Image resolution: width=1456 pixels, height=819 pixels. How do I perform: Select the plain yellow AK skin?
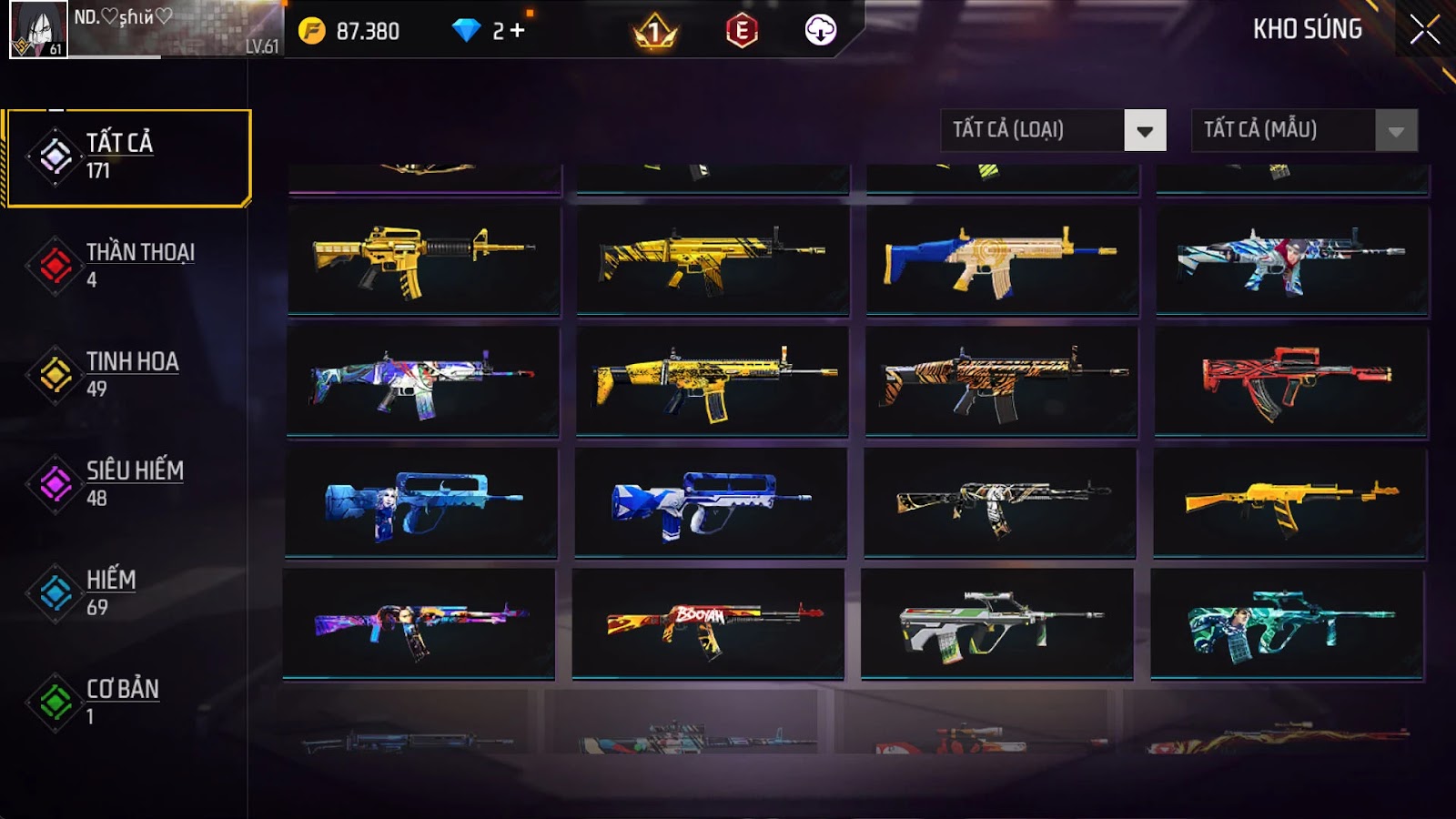click(1289, 503)
